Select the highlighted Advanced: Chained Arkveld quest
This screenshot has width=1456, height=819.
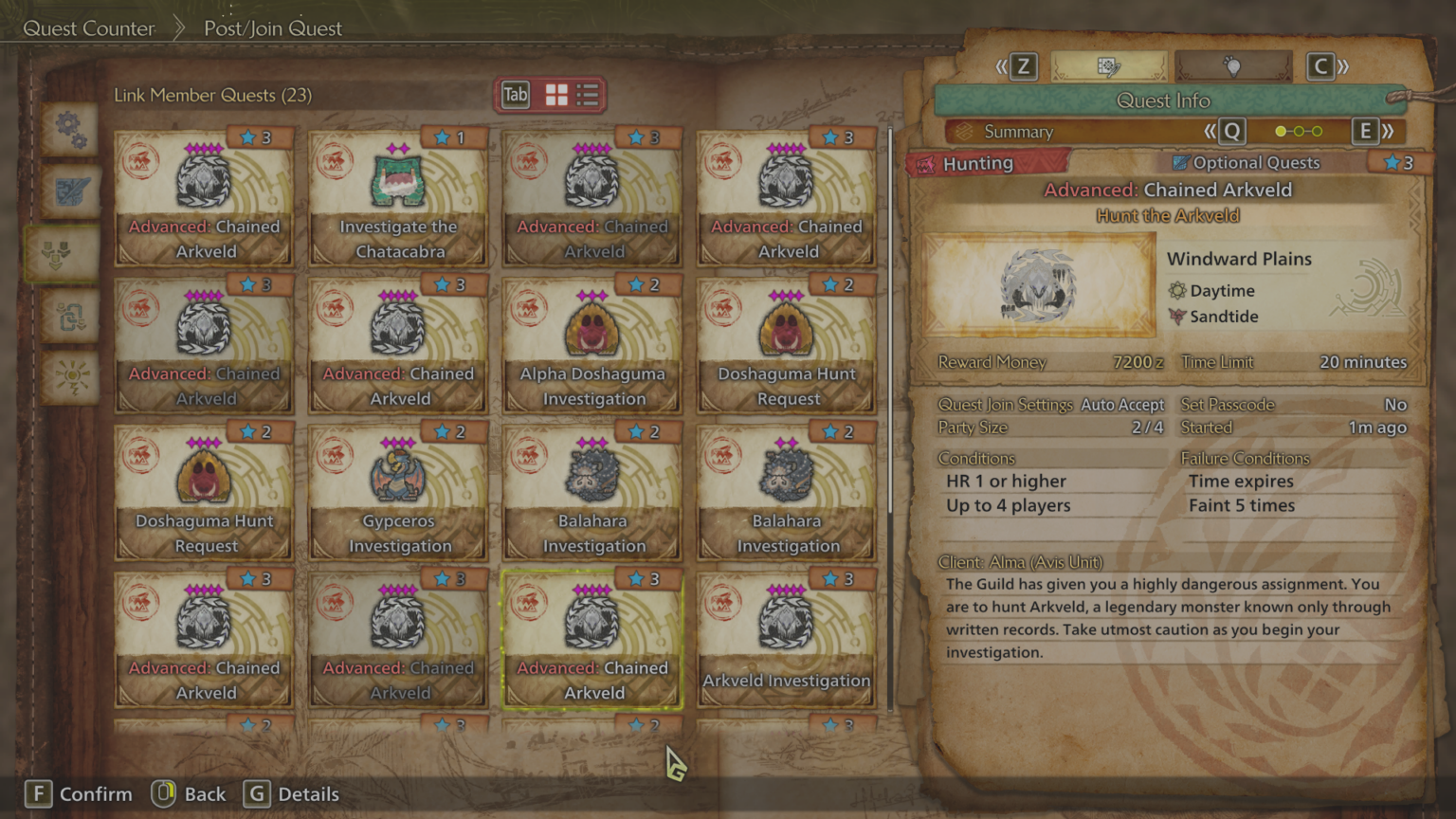tap(592, 640)
